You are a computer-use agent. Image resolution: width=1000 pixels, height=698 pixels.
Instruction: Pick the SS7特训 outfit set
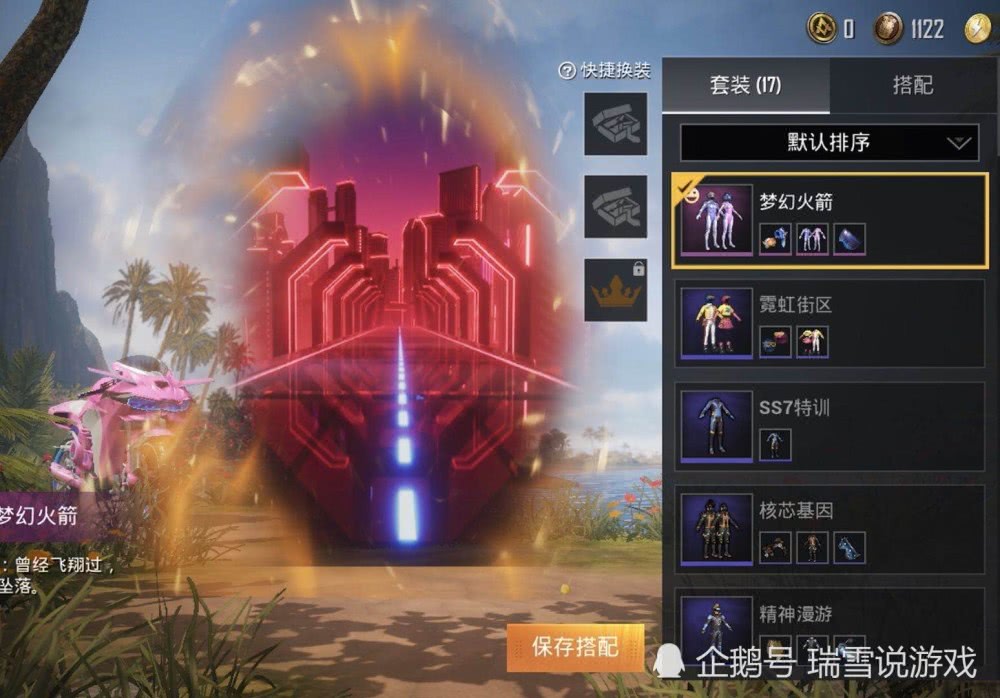(828, 425)
